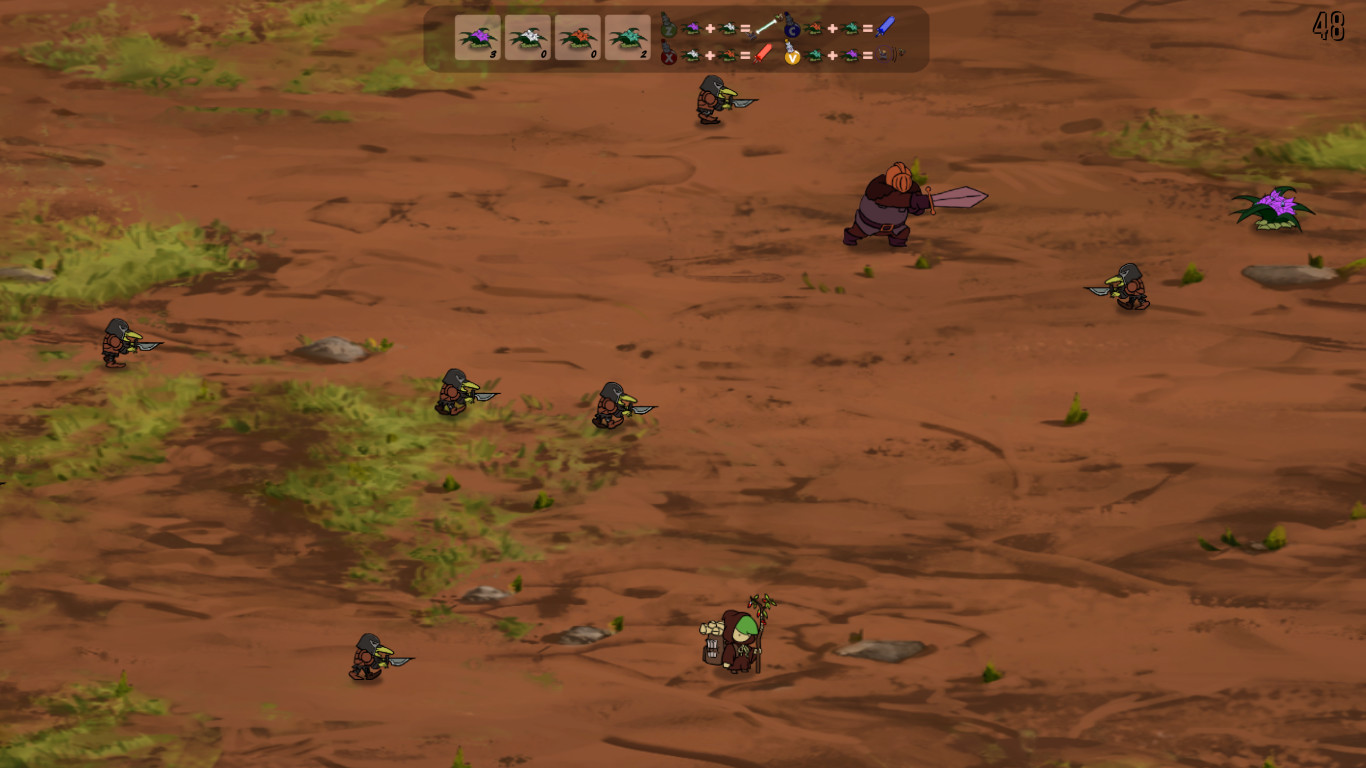Click the helmet result icon of the V recipe
Screen dimensions: 1366x768
point(882,55)
